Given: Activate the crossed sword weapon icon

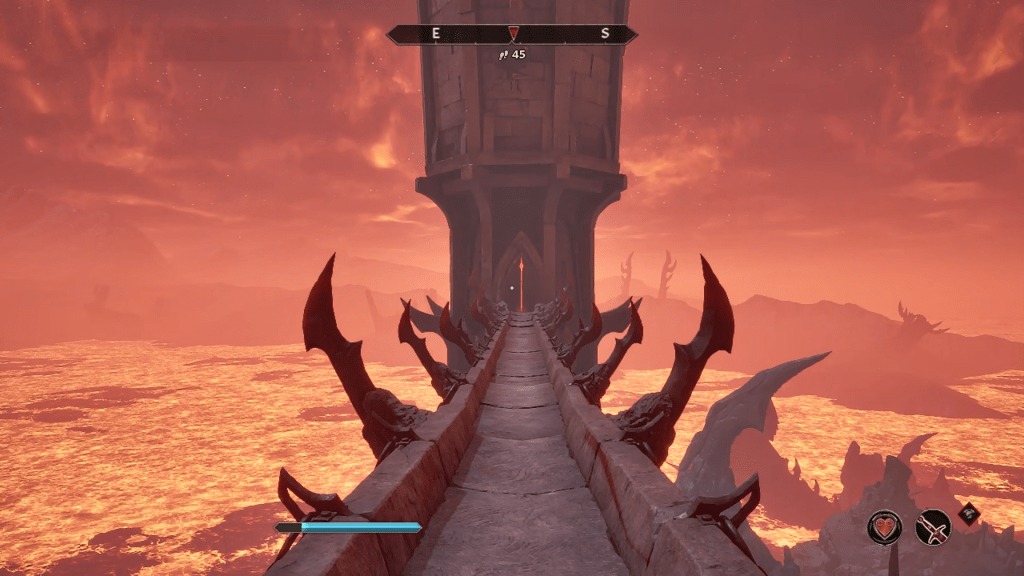Looking at the screenshot, I should click(933, 526).
